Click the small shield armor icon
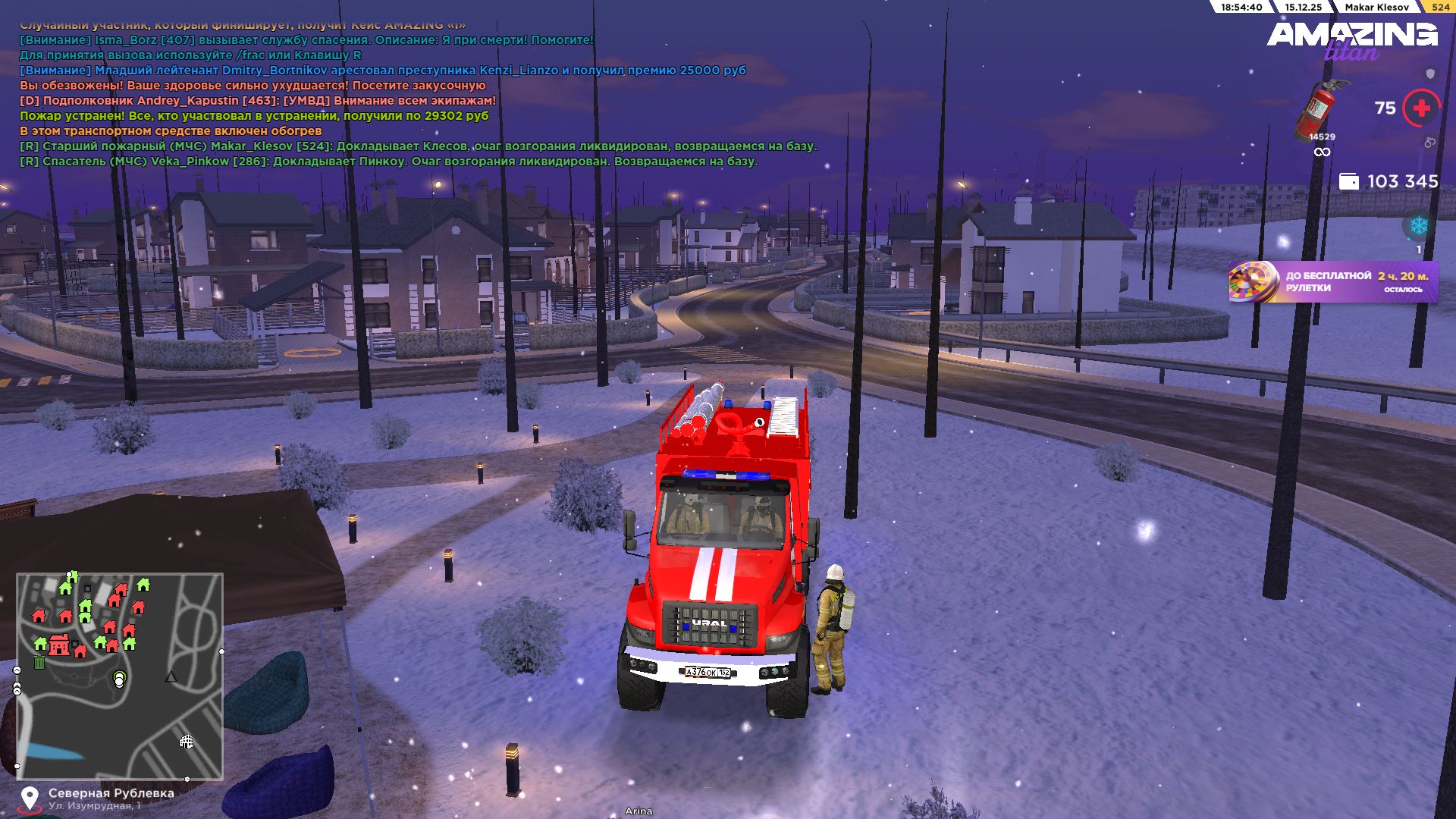 pyautogui.click(x=1430, y=74)
